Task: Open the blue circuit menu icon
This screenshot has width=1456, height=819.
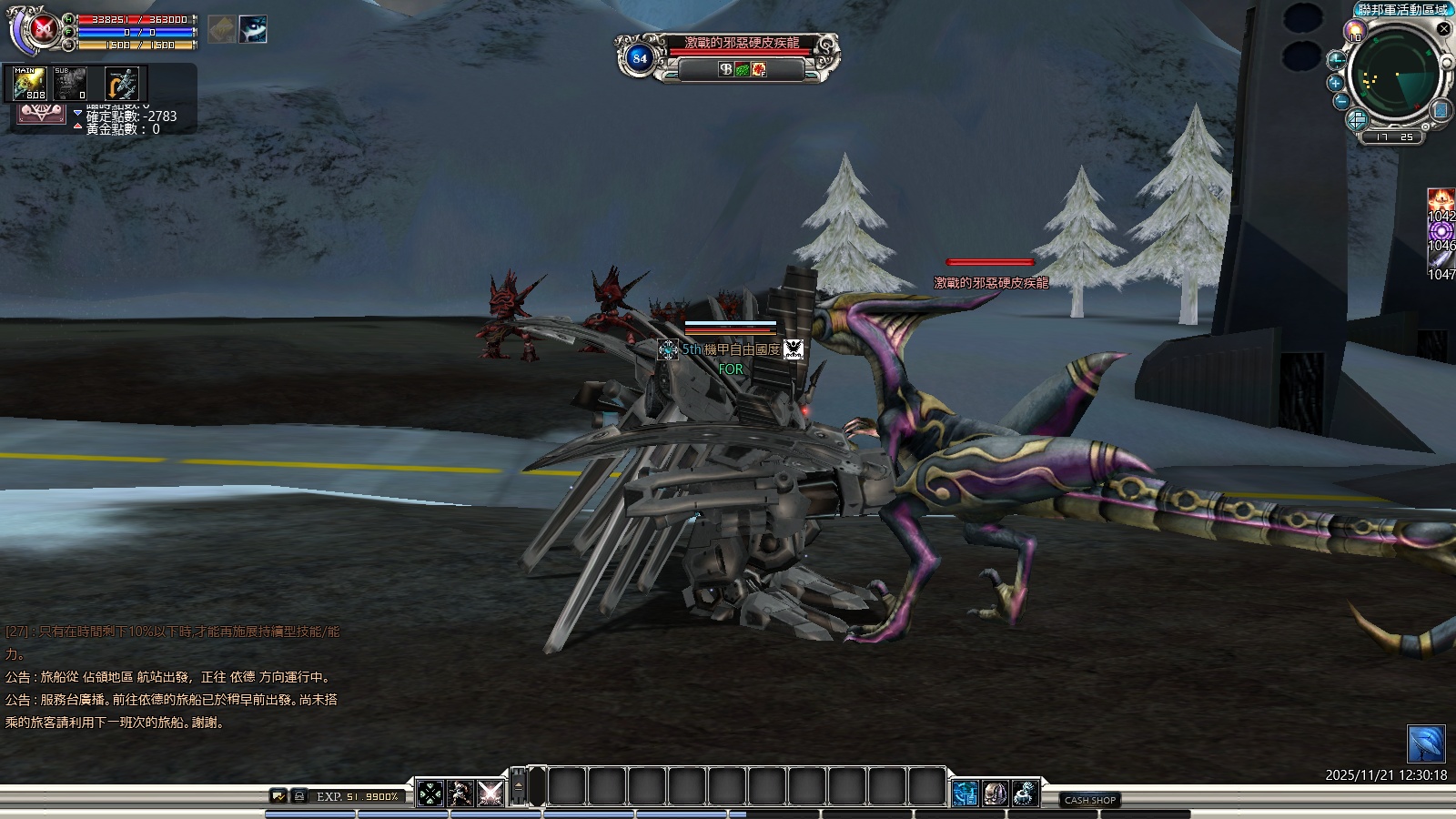Action: tap(966, 794)
